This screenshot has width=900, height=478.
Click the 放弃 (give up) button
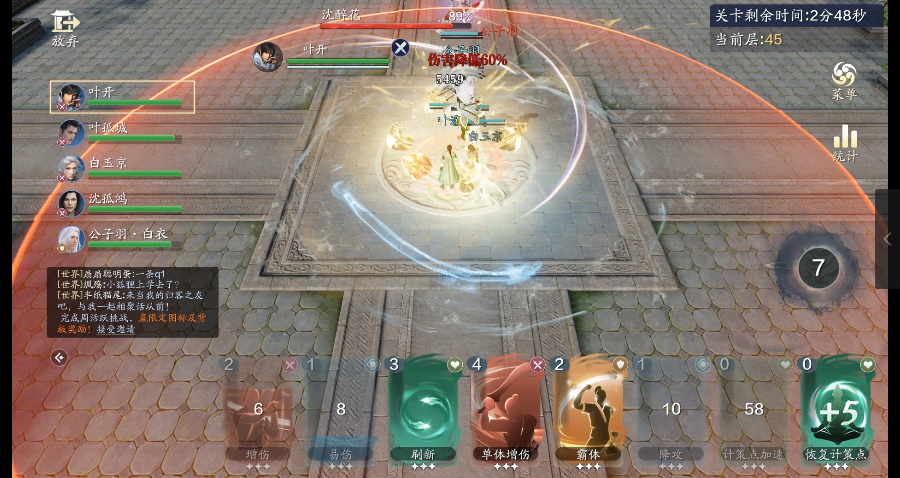coord(65,28)
